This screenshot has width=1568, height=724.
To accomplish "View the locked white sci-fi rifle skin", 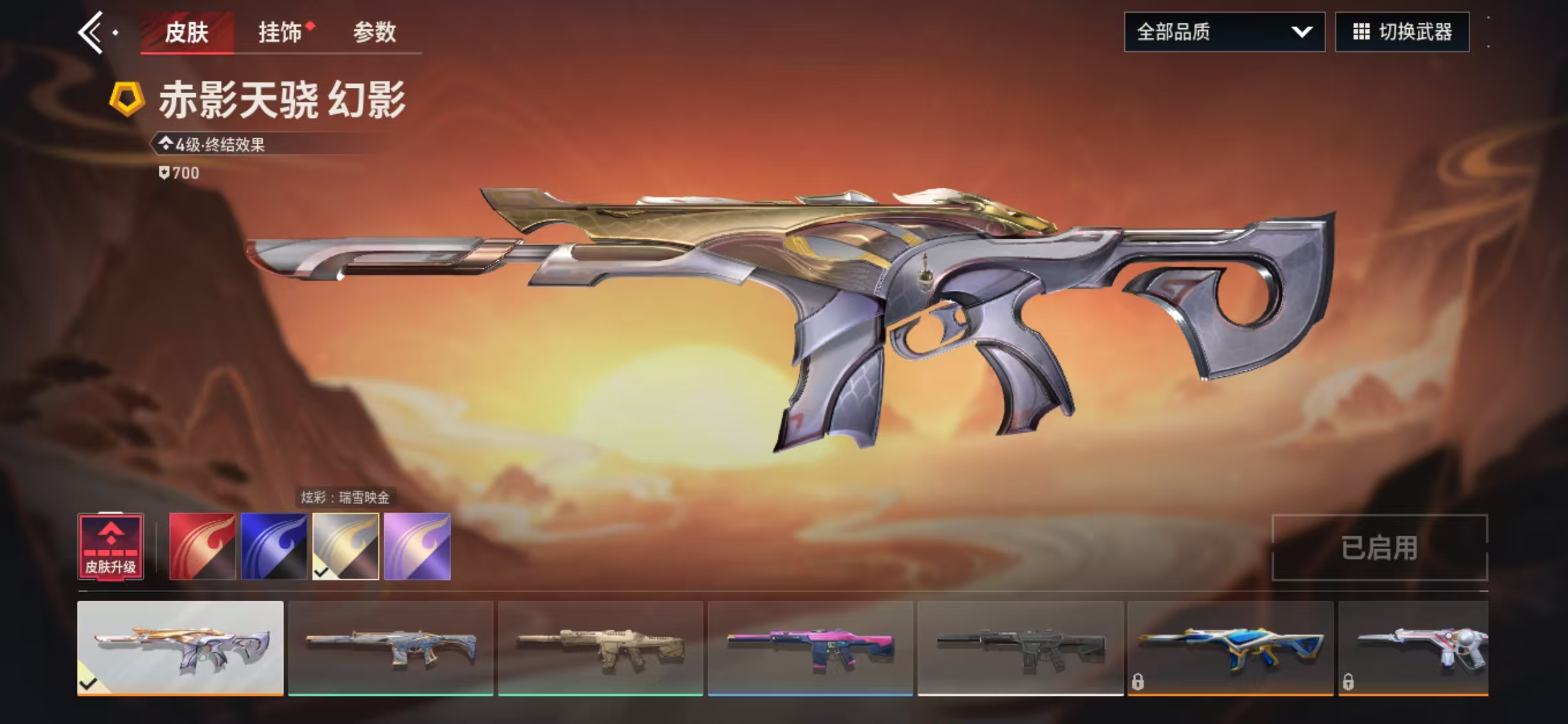I will pyautogui.click(x=1413, y=648).
